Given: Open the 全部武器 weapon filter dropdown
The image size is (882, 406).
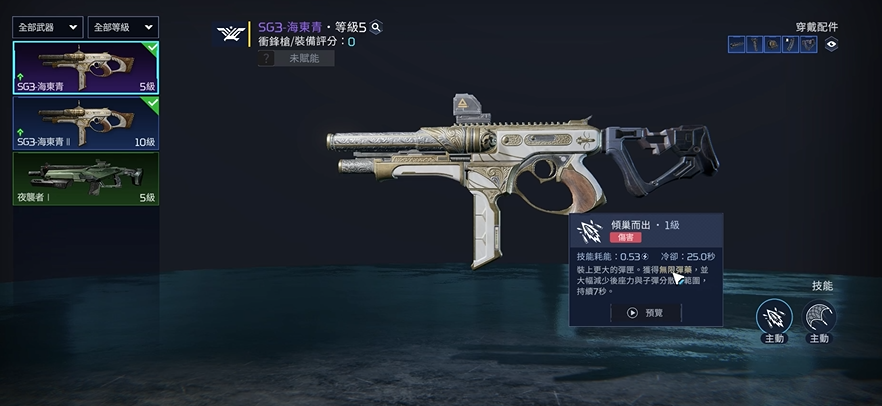Looking at the screenshot, I should pos(47,27).
